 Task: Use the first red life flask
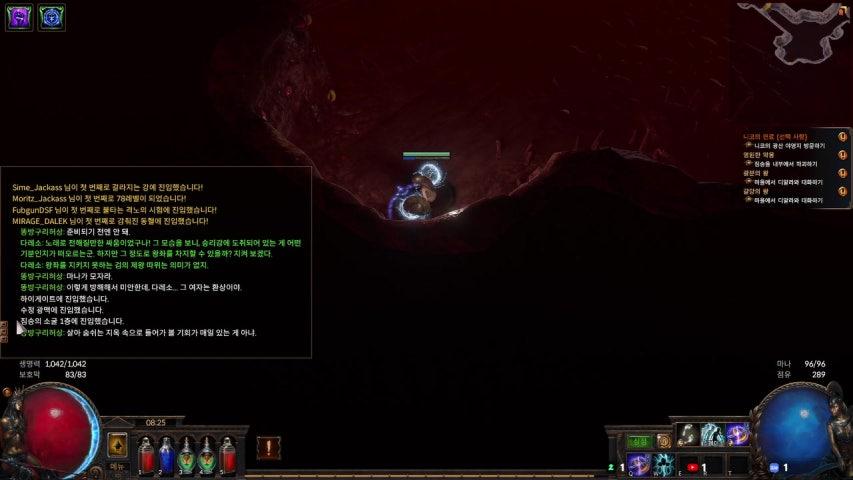click(x=146, y=455)
